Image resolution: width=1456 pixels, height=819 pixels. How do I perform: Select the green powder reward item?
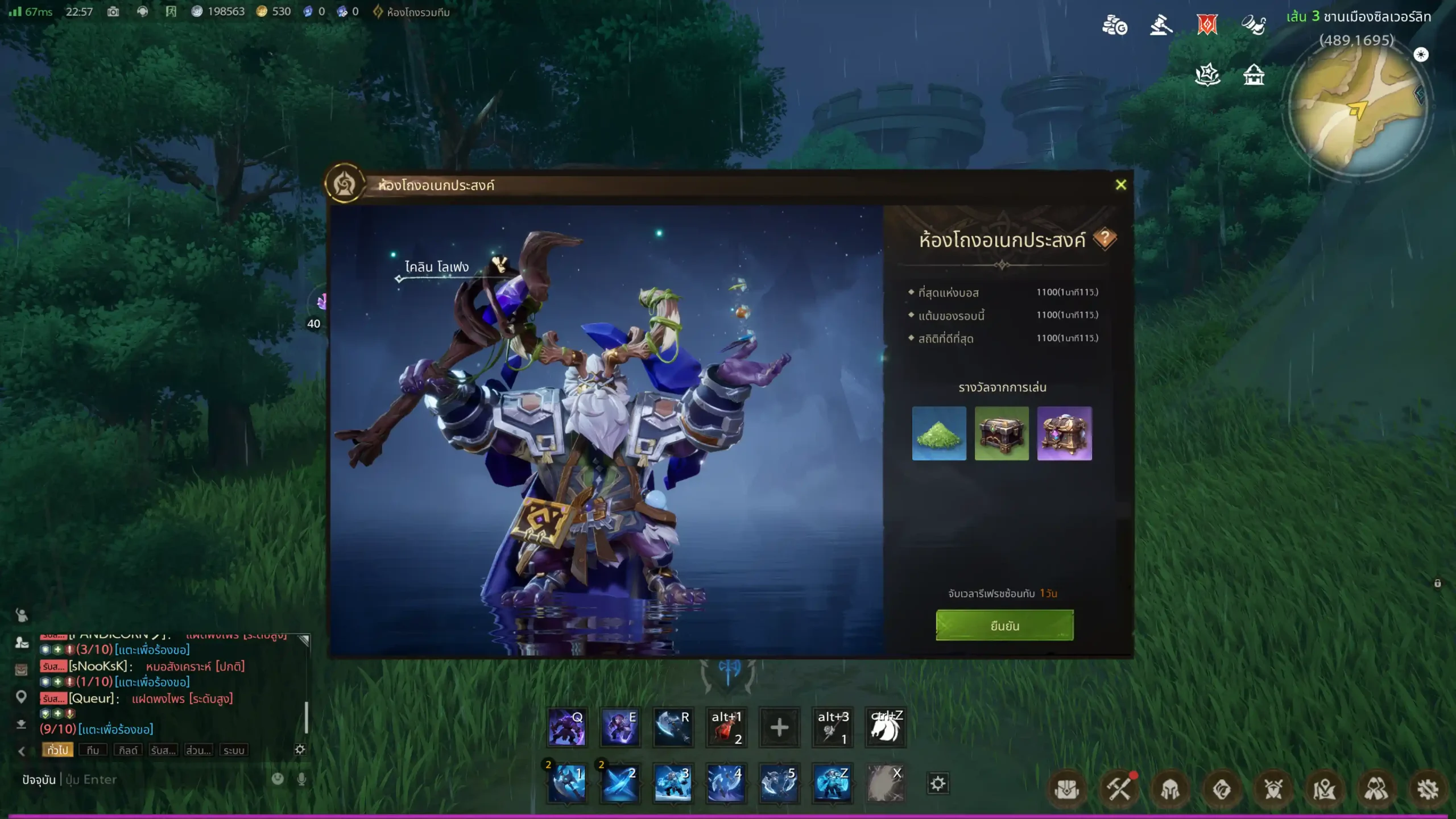939,433
